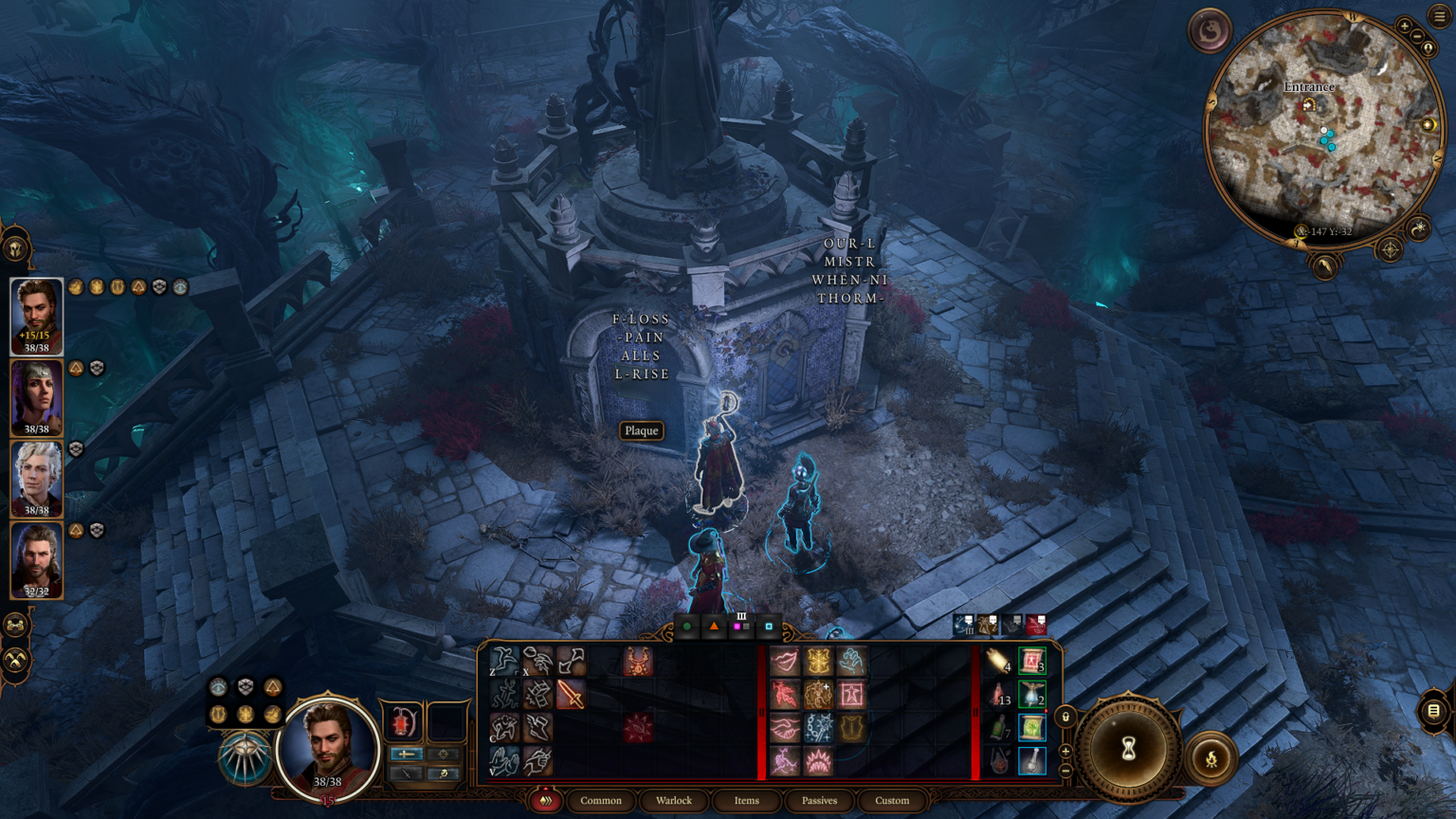
Task: Toggle the orange bonus action filter triangle
Action: pyautogui.click(x=714, y=627)
